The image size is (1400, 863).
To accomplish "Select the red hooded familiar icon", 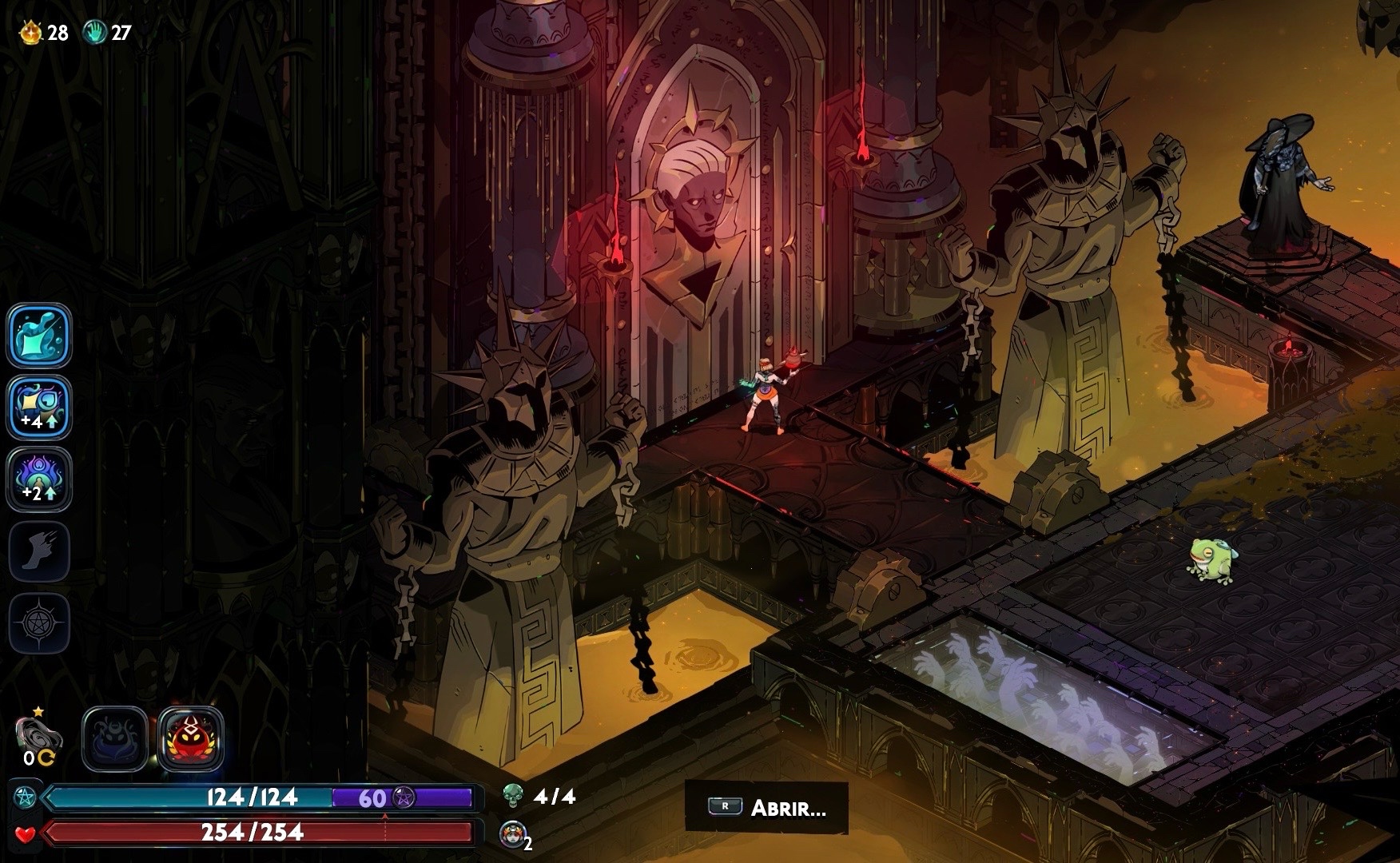I will pyautogui.click(x=191, y=739).
